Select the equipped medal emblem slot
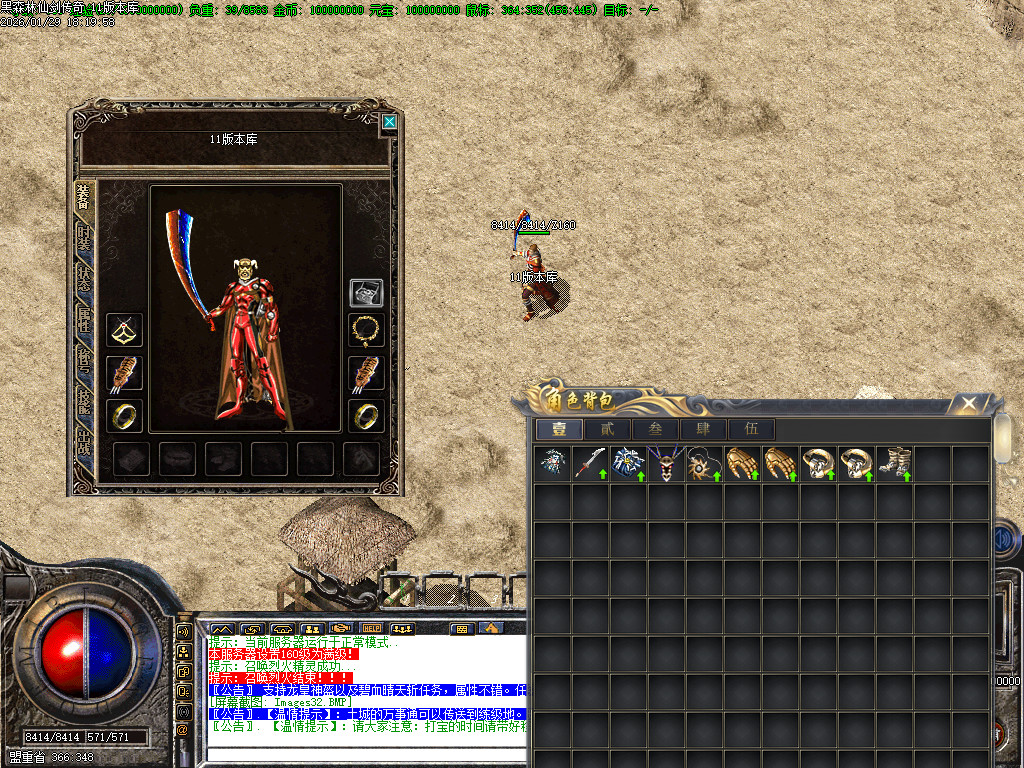 coord(125,328)
